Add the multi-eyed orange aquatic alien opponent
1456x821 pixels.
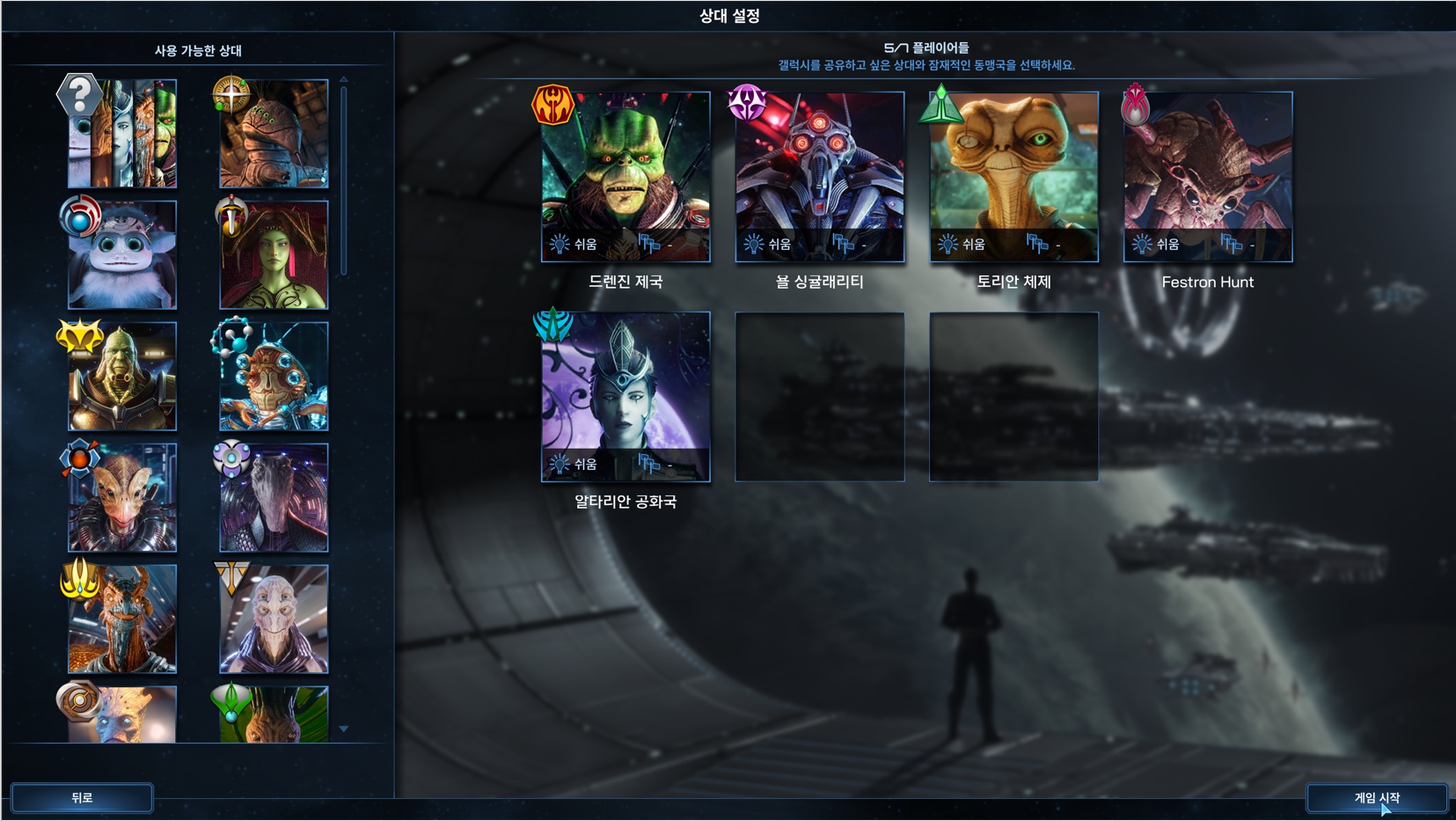[274, 377]
